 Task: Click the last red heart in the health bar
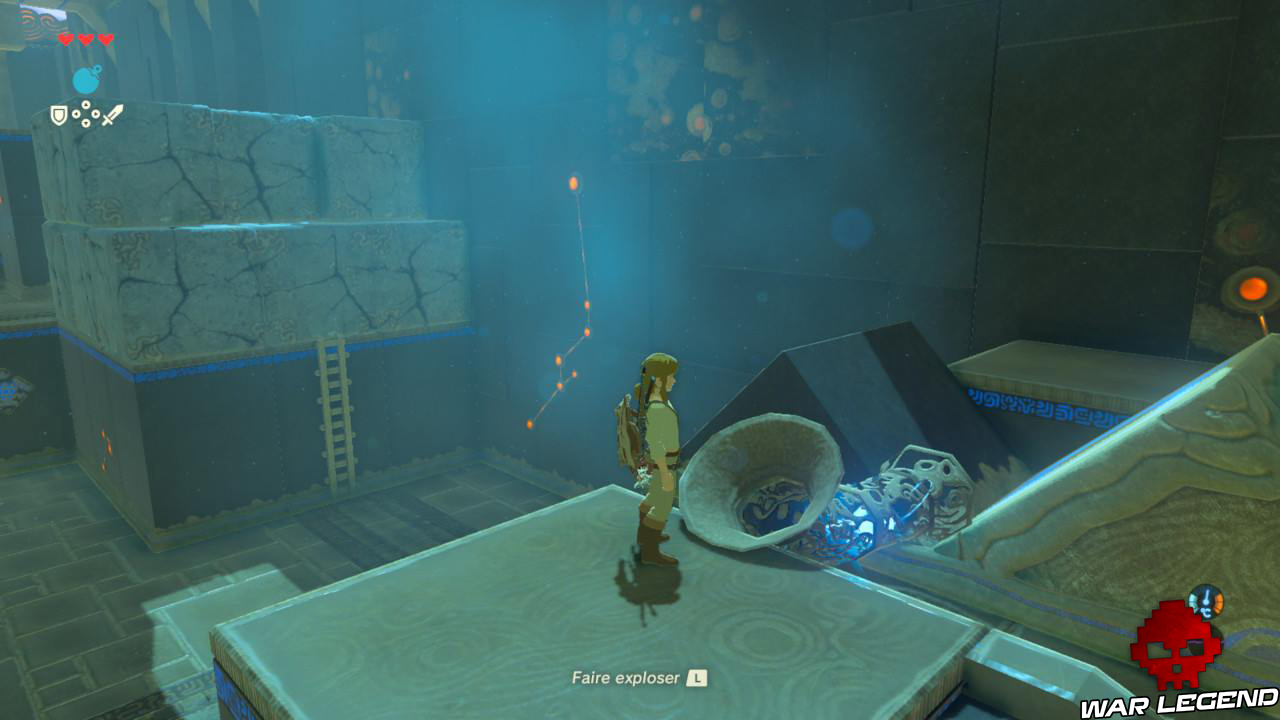pyautogui.click(x=105, y=39)
